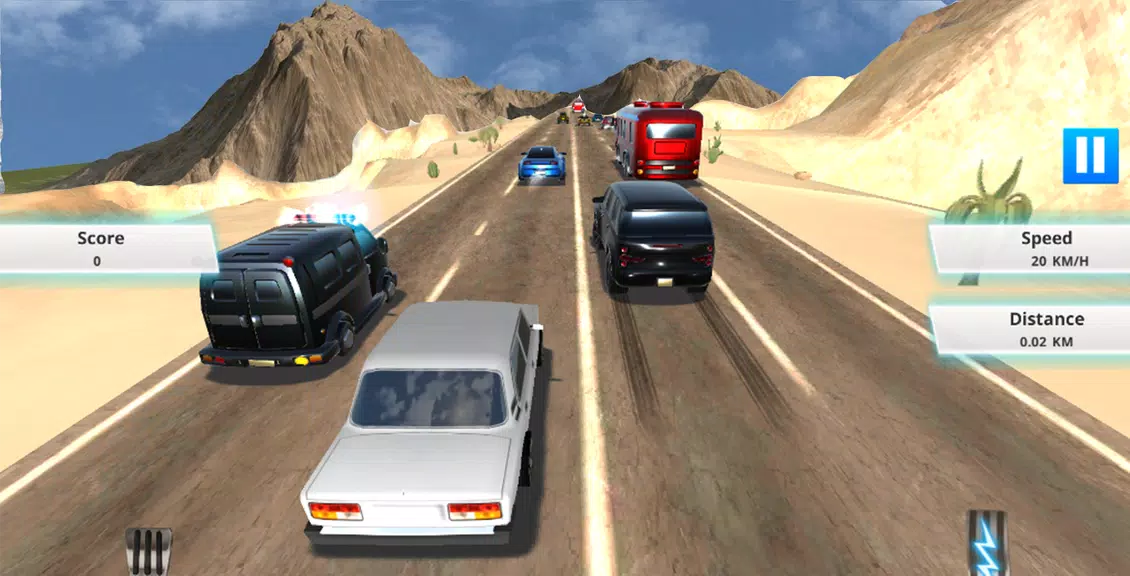The width and height of the screenshot is (1130, 576).
Task: Pause the game with the blue button
Action: [x=1090, y=156]
